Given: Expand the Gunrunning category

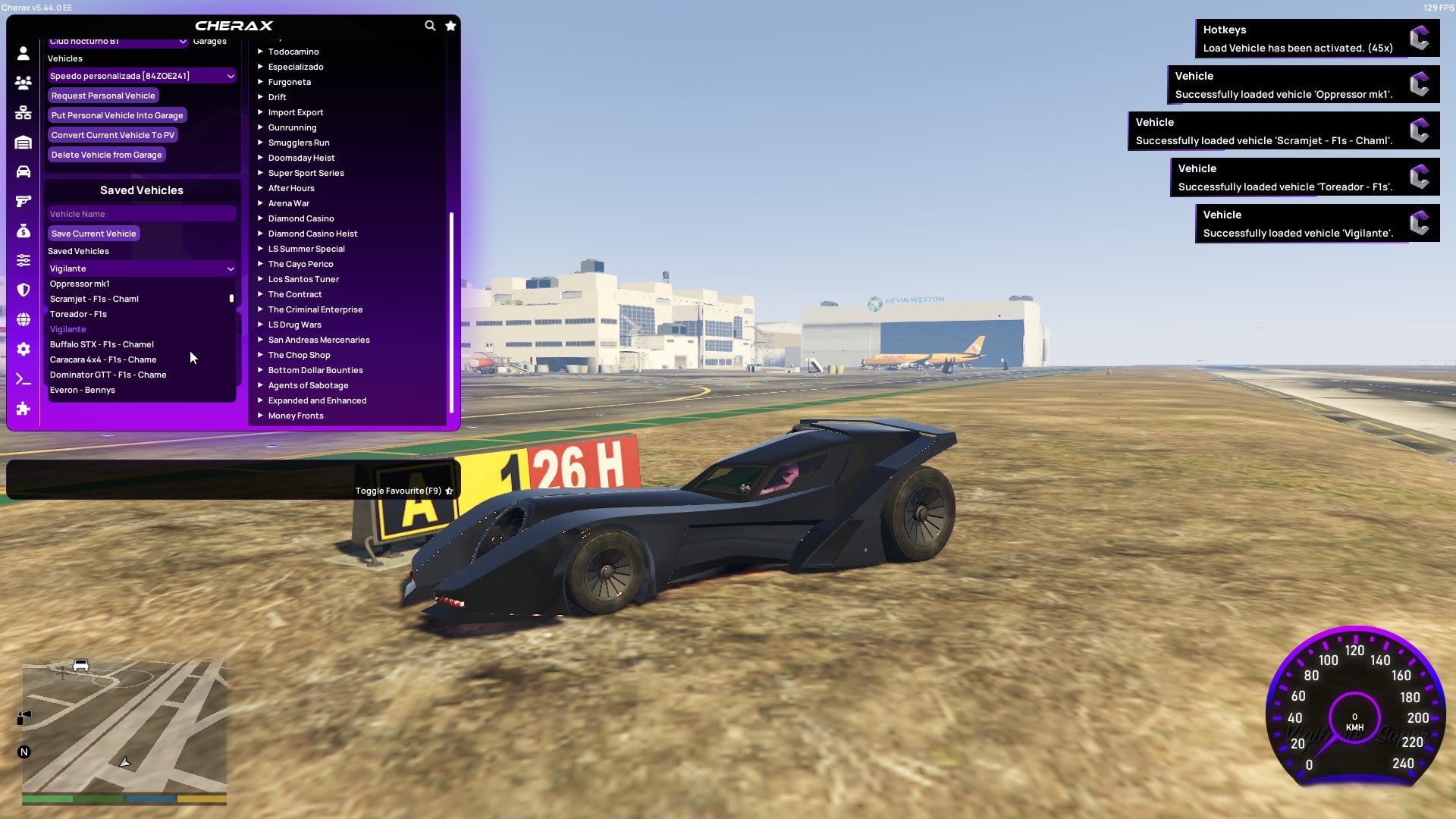Looking at the screenshot, I should 293,127.
